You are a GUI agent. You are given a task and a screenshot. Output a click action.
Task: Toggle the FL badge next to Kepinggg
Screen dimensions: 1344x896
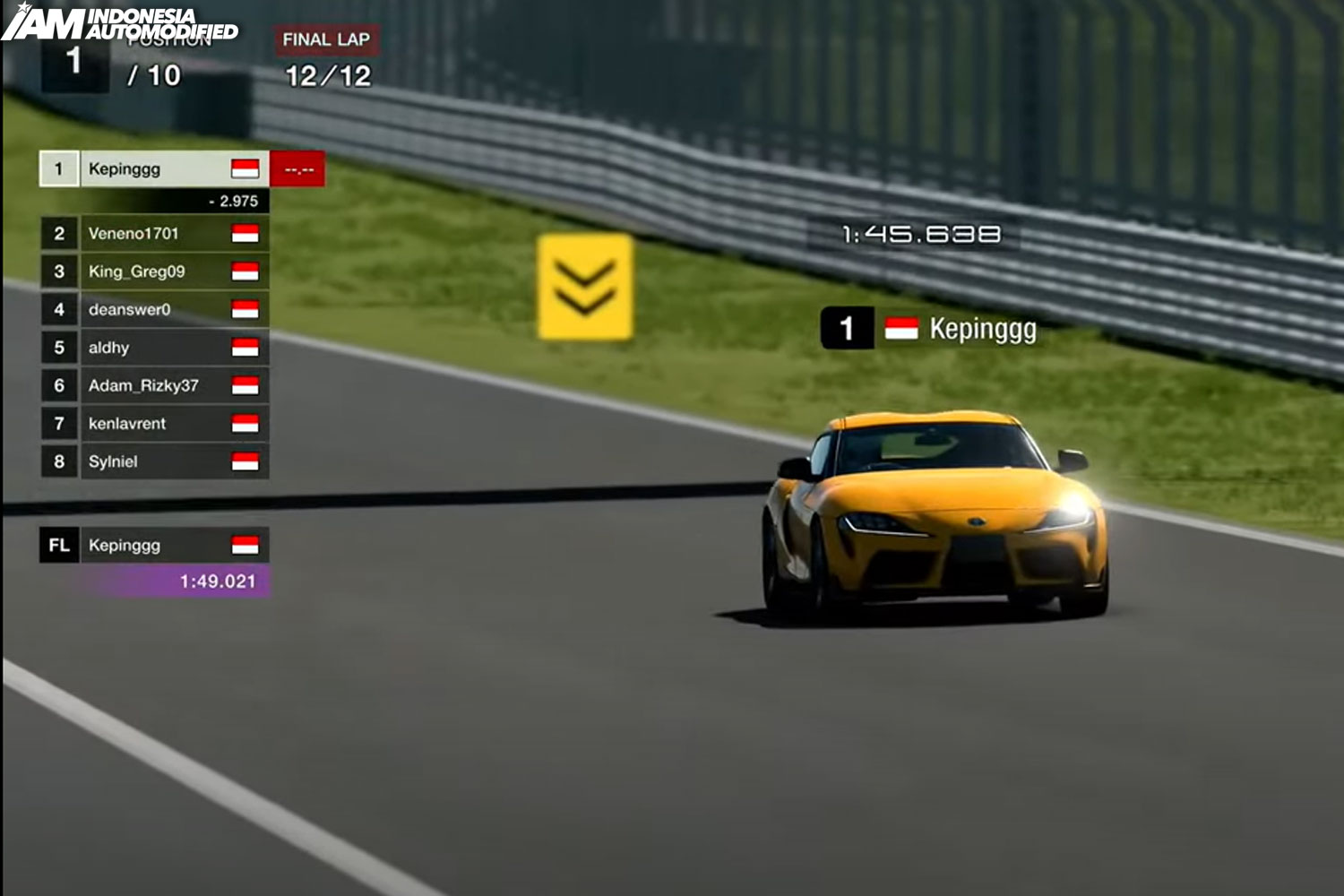(x=57, y=544)
